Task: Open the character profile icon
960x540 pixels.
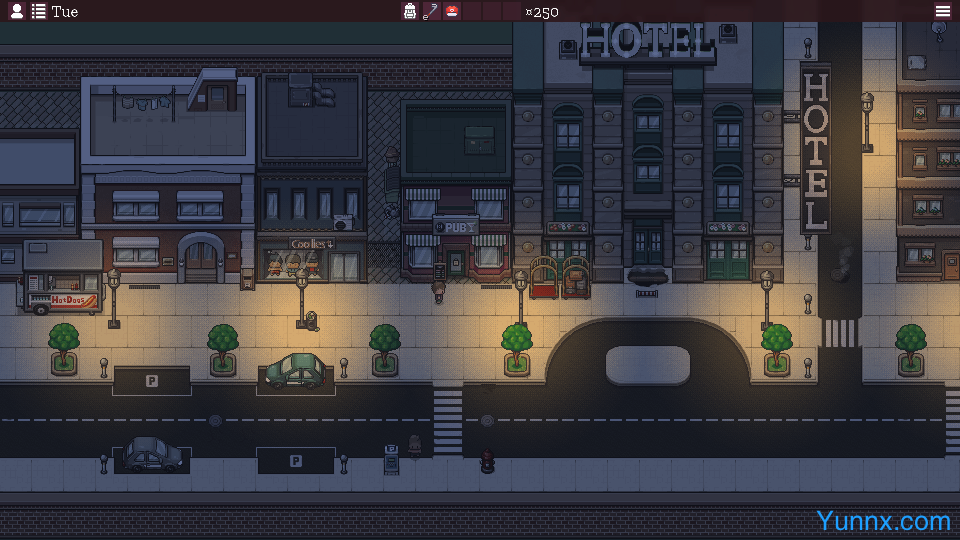Action: (17, 11)
